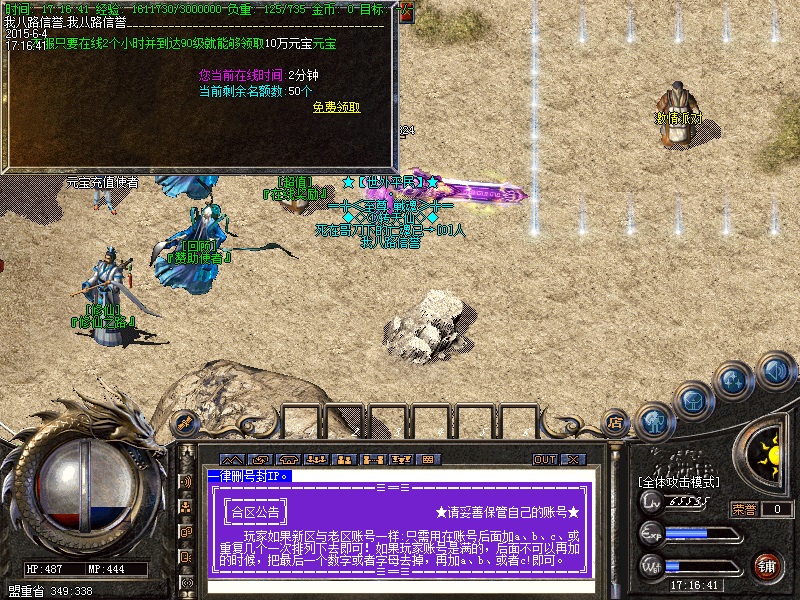Screen dimensions: 800x600
Task: Click the 荣誉 honor label
Action: point(744,509)
